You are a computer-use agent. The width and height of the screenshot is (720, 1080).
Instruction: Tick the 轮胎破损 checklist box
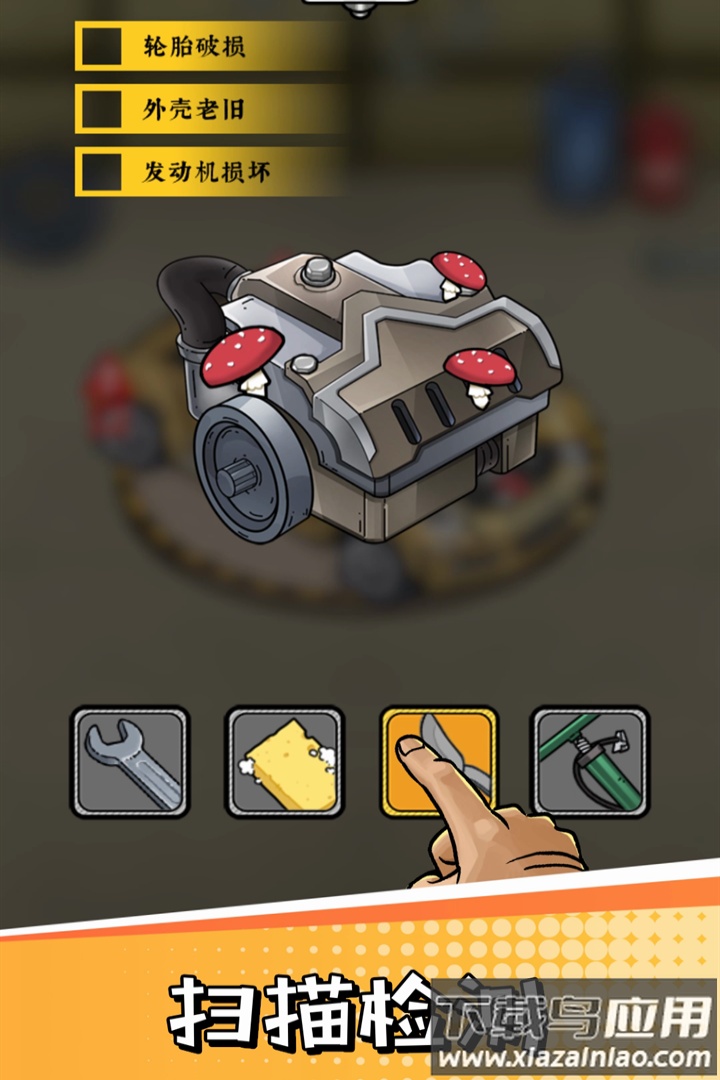101,47
